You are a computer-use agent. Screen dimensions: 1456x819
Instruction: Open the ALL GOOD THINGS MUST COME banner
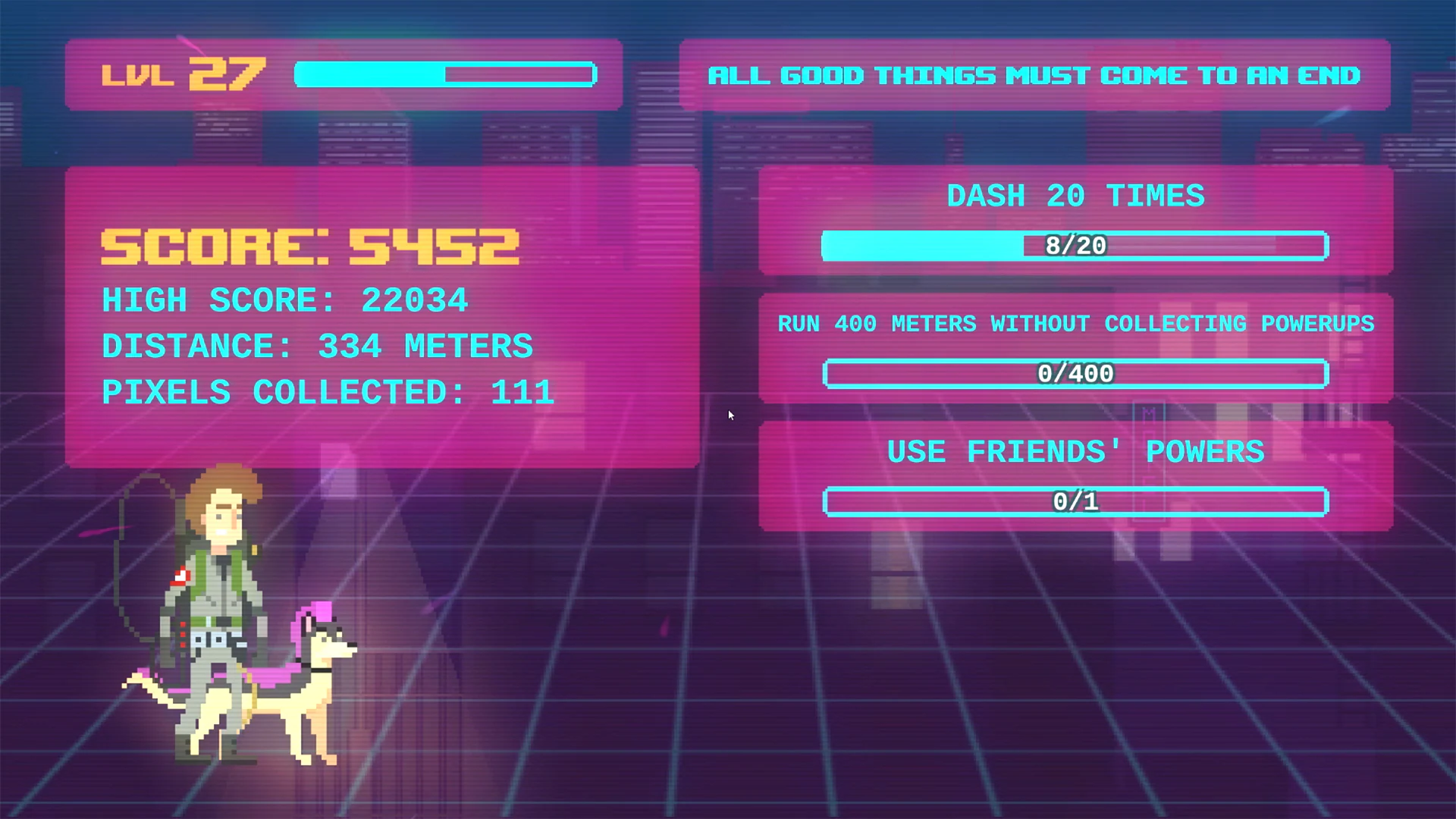(1034, 75)
